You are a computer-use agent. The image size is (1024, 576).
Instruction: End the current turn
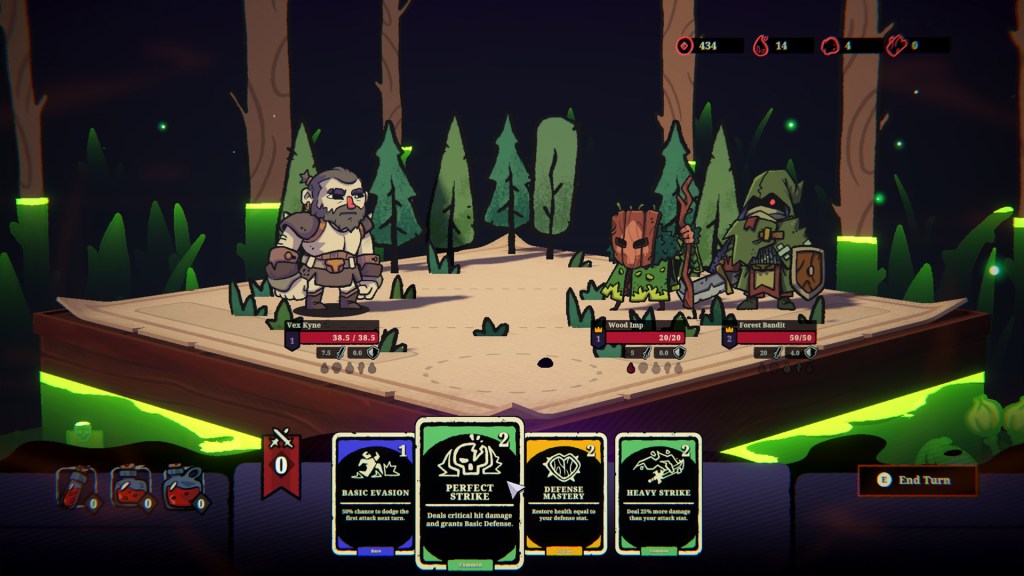(x=917, y=480)
